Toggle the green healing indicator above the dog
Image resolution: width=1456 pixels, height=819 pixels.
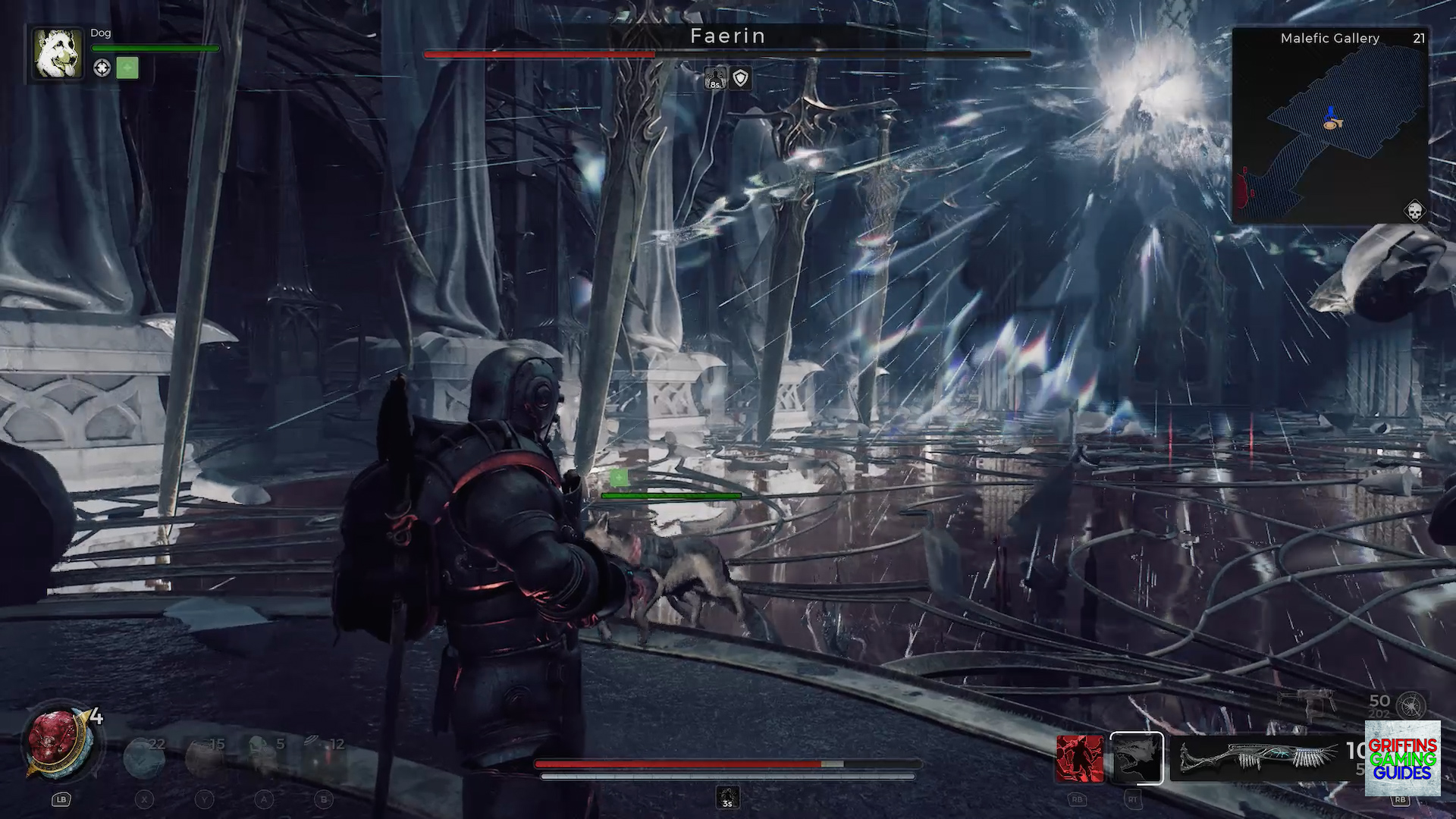[x=620, y=476]
